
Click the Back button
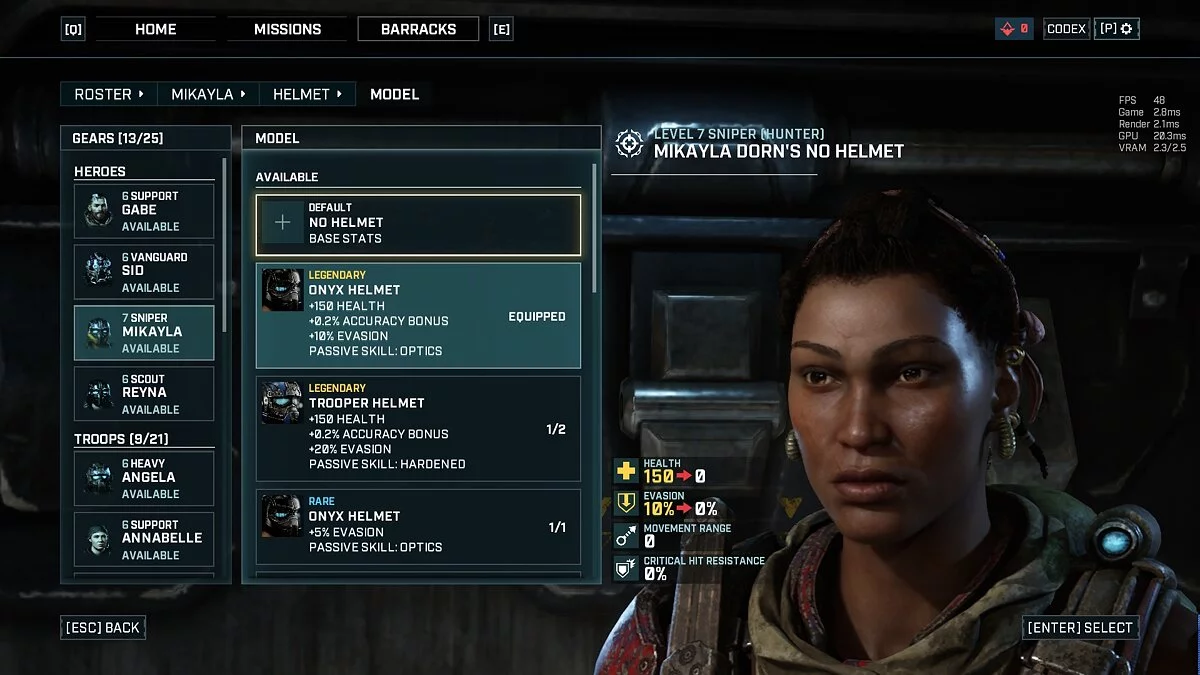[103, 628]
